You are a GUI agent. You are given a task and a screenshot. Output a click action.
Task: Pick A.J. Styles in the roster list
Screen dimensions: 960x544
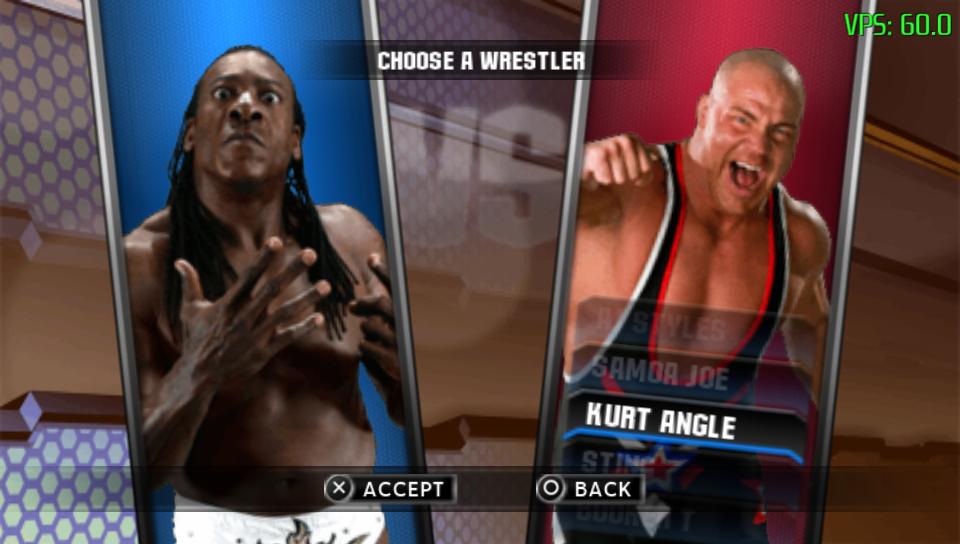pos(660,326)
